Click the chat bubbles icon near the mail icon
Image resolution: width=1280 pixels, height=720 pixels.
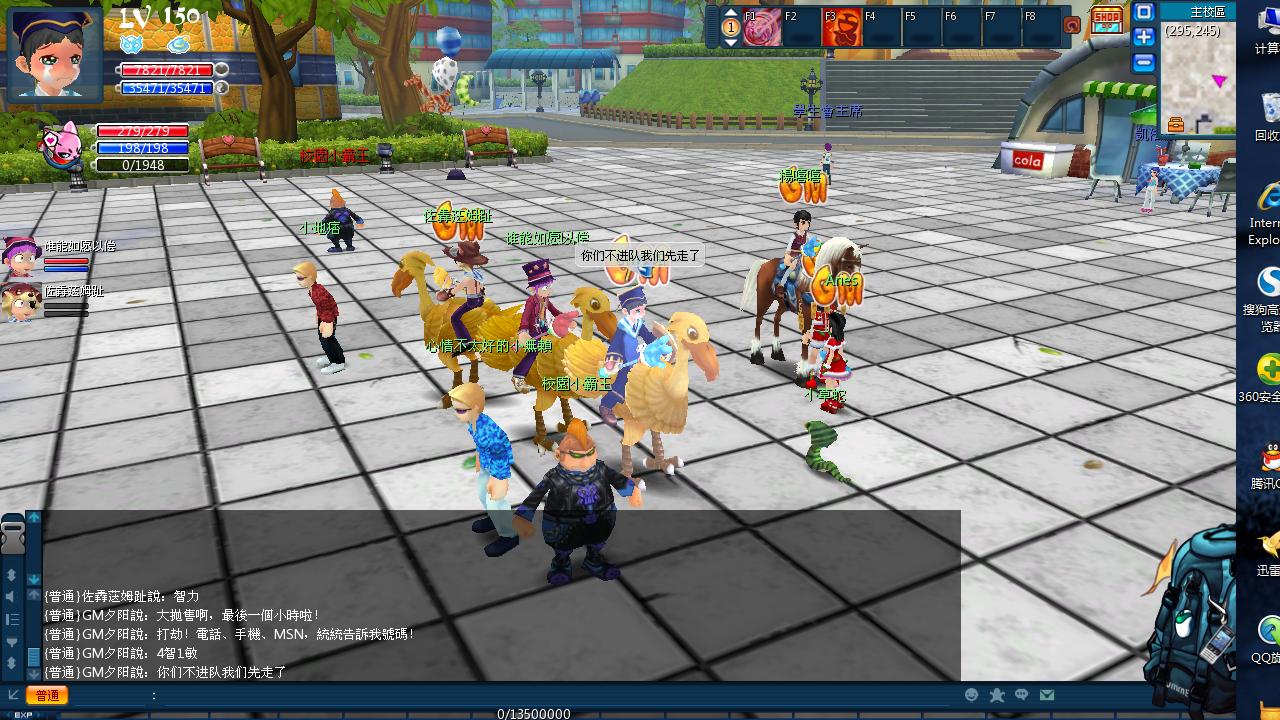(x=1021, y=694)
